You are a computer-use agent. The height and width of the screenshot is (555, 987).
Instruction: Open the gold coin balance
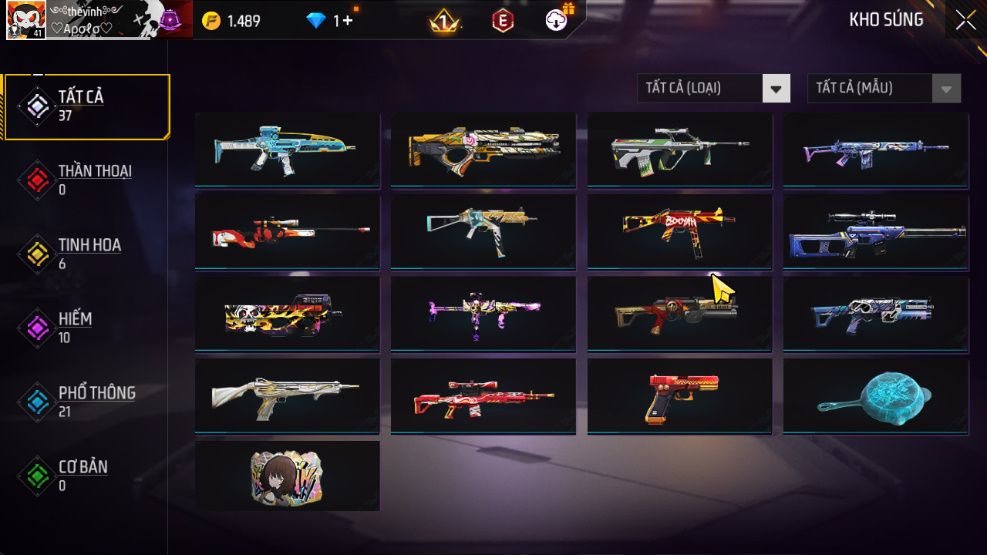(x=231, y=21)
